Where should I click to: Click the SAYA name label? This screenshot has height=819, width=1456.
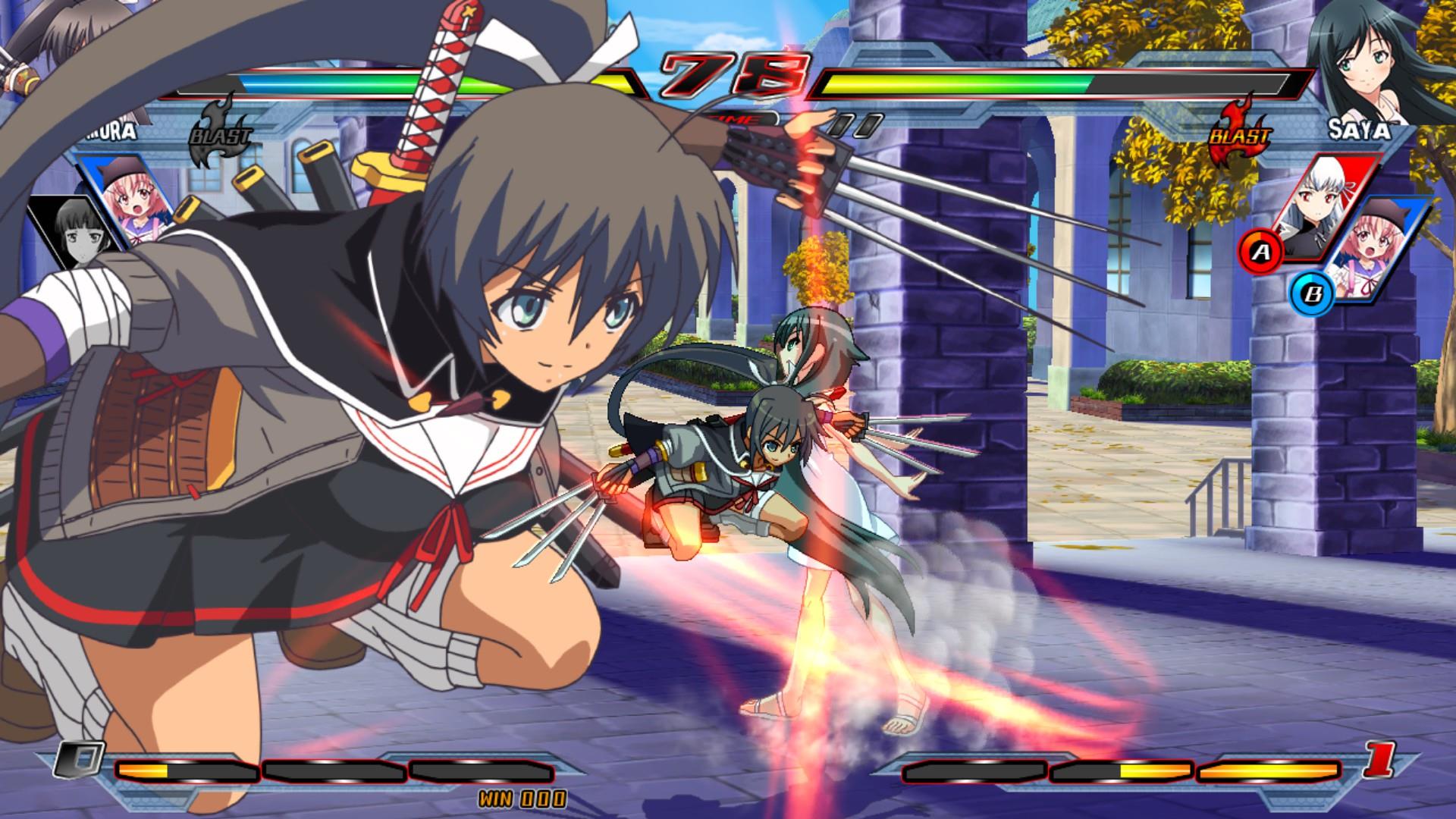click(x=1360, y=130)
